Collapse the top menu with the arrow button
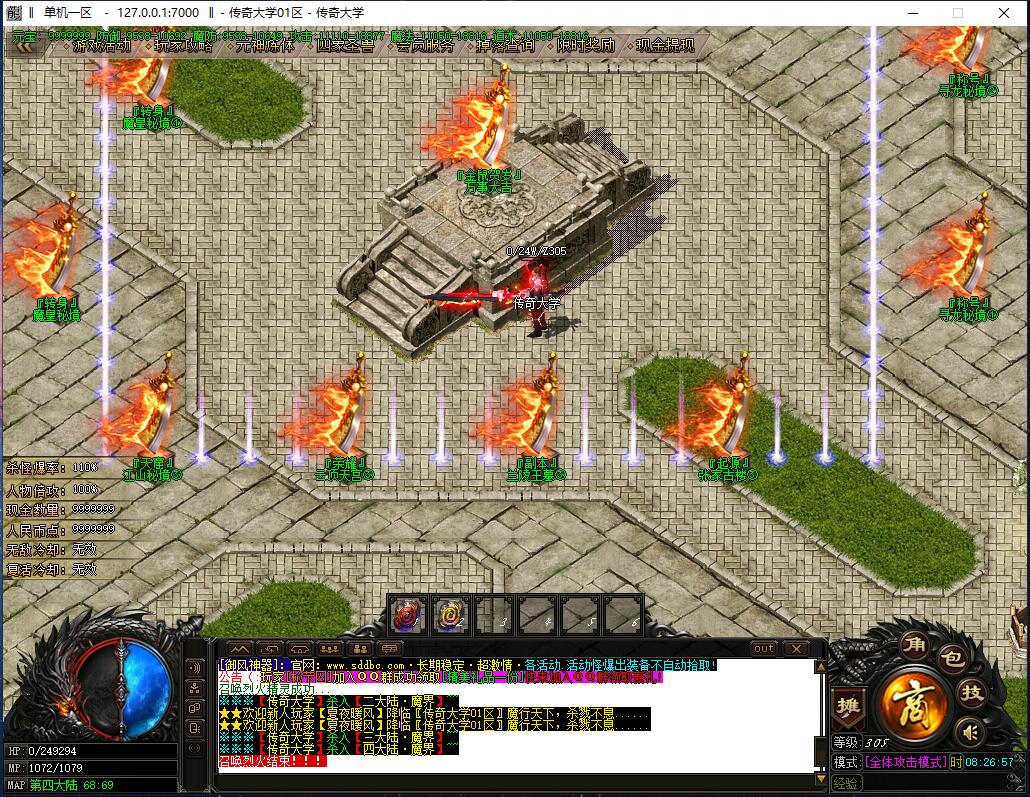Screen dimensions: 1030x797 24,46
